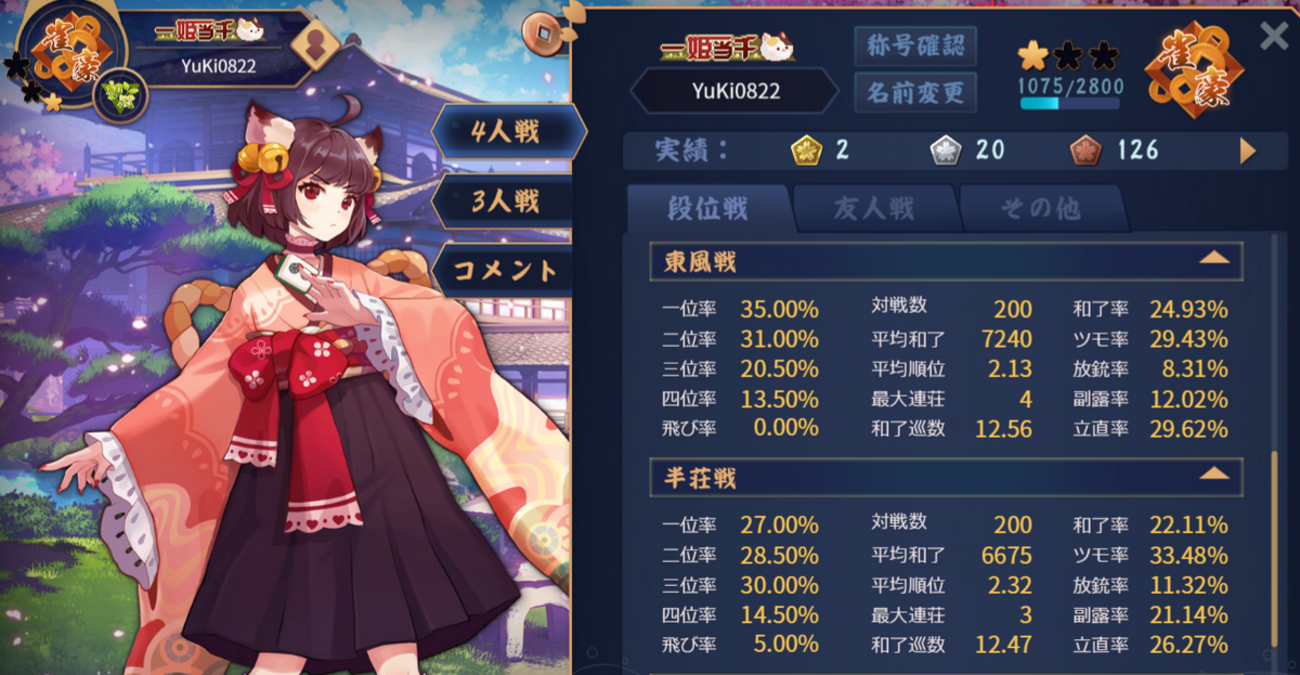Click the gold achievement medal icon

coord(806,151)
